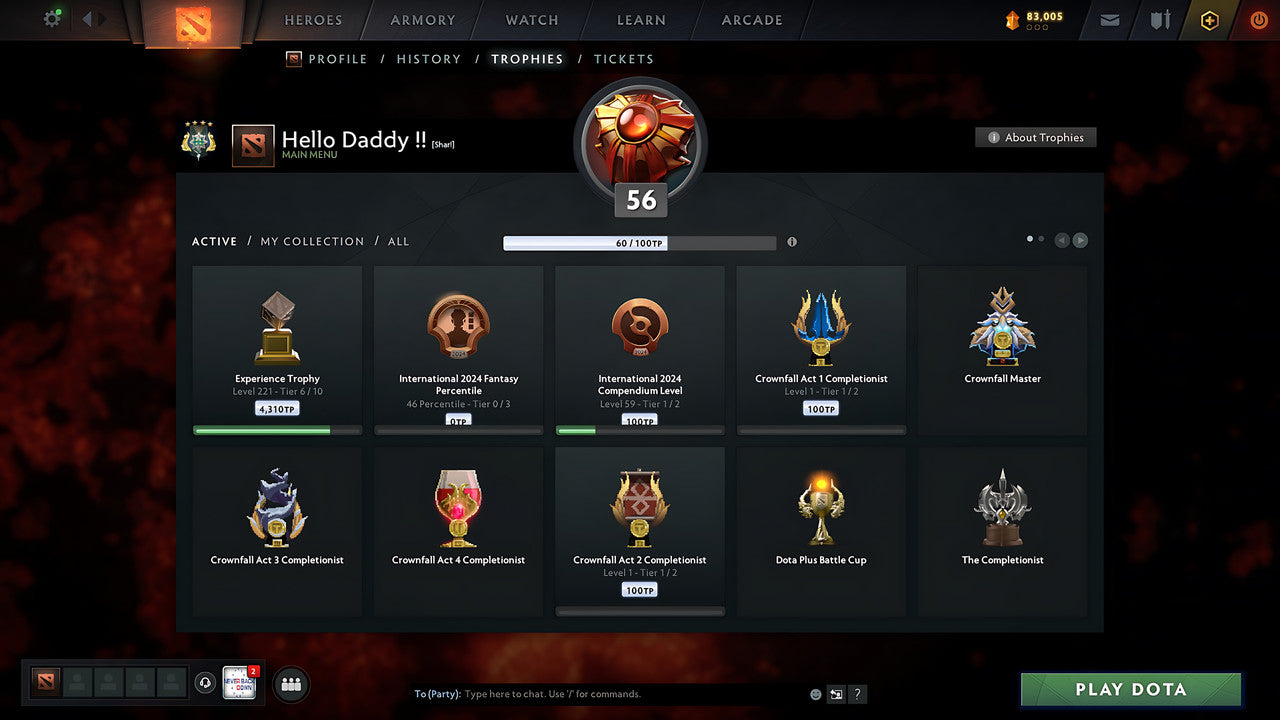Click the power exit icon
The width and height of the screenshot is (1280, 720).
(x=1258, y=19)
